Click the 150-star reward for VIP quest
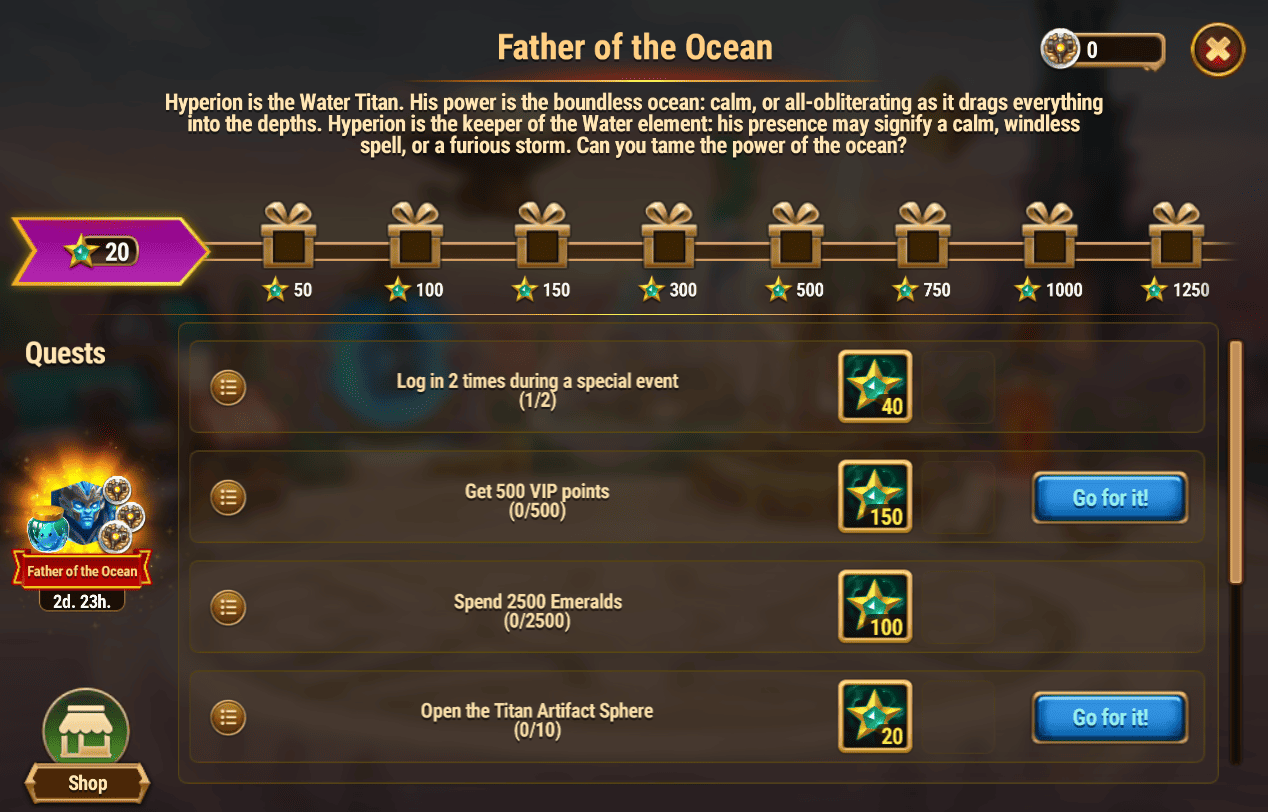Screen dimensions: 1268x812 [875, 497]
